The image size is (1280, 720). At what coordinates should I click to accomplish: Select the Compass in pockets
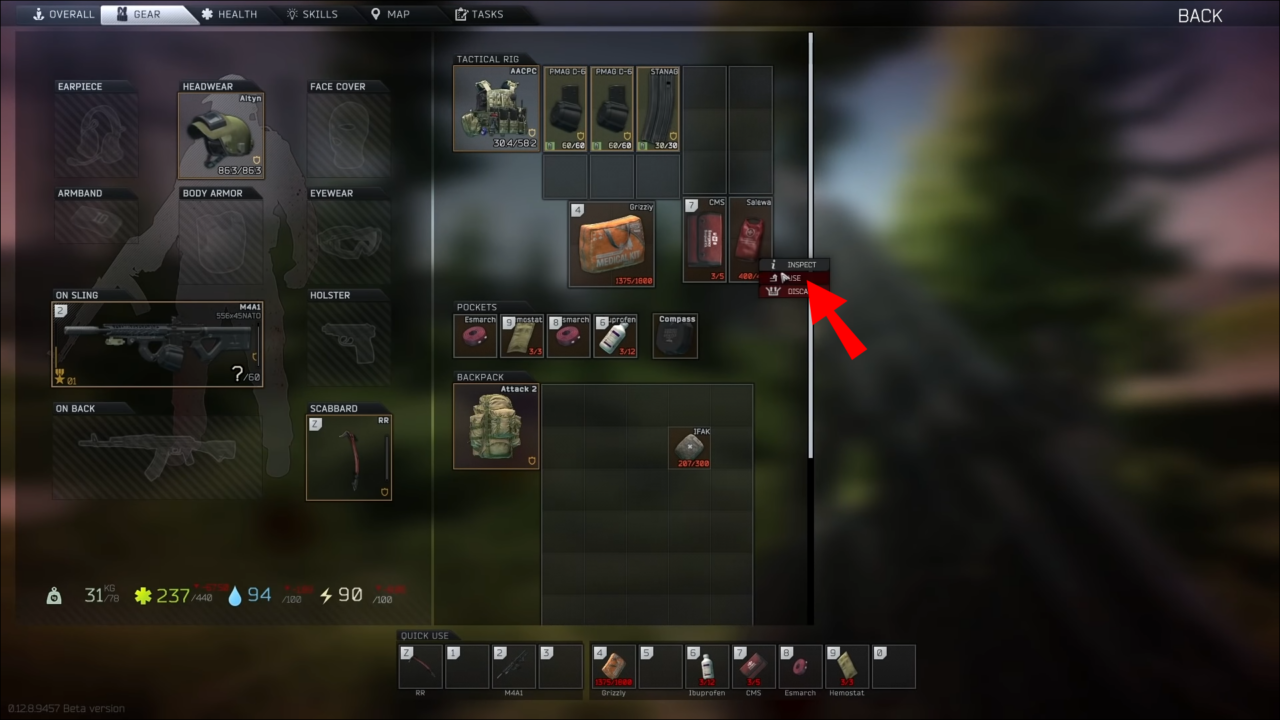[x=675, y=335]
